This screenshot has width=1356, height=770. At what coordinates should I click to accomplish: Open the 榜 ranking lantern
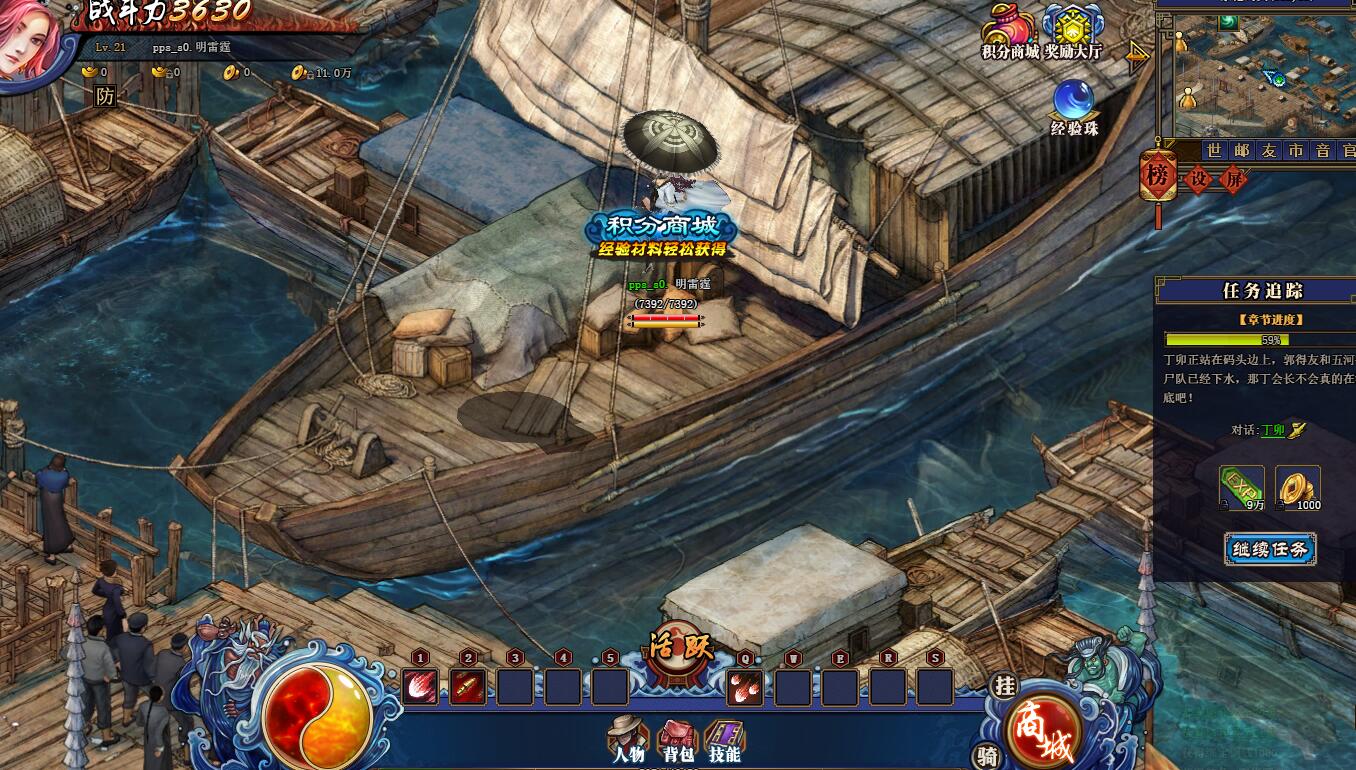(1158, 176)
